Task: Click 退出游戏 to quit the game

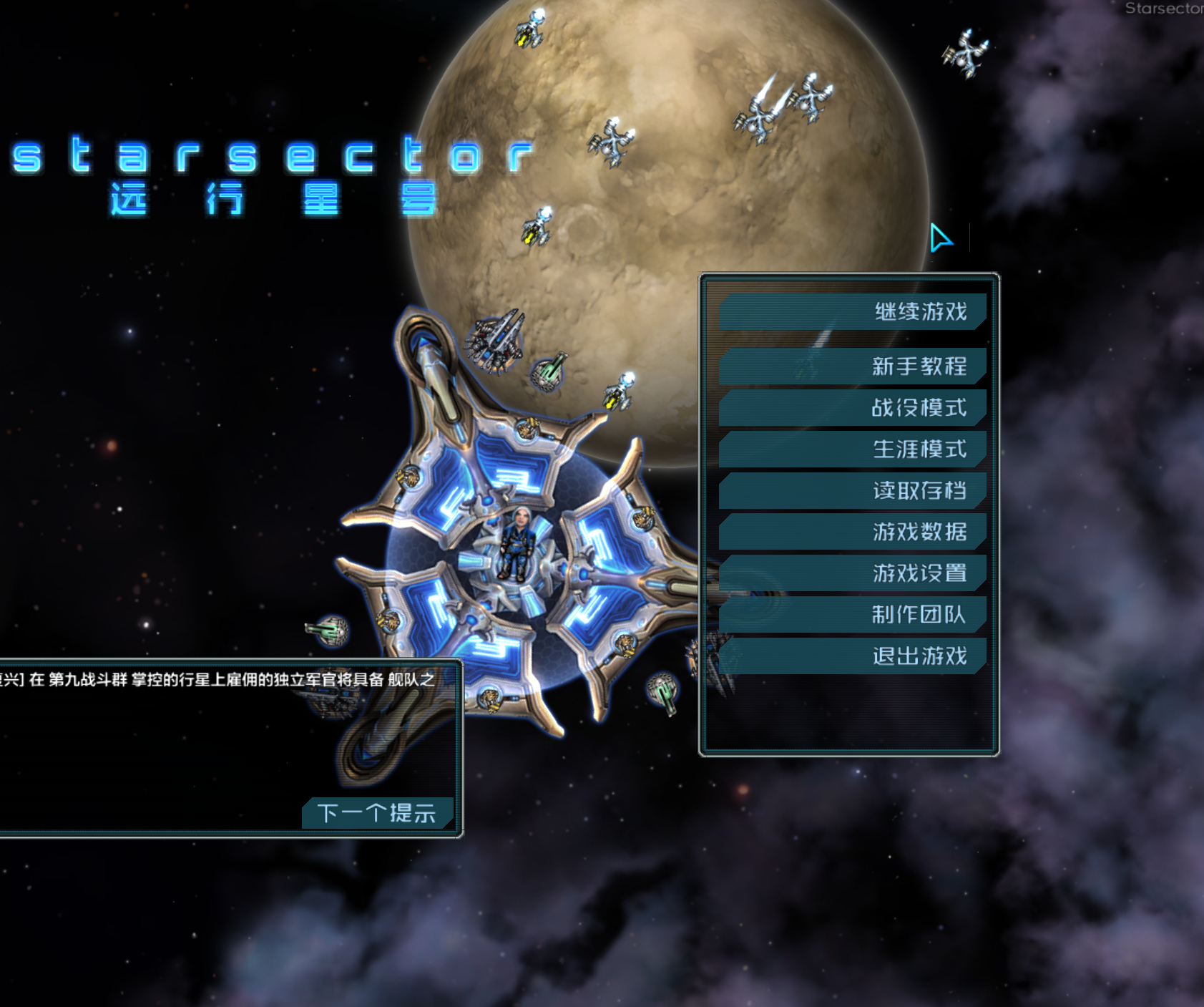Action: pos(853,656)
